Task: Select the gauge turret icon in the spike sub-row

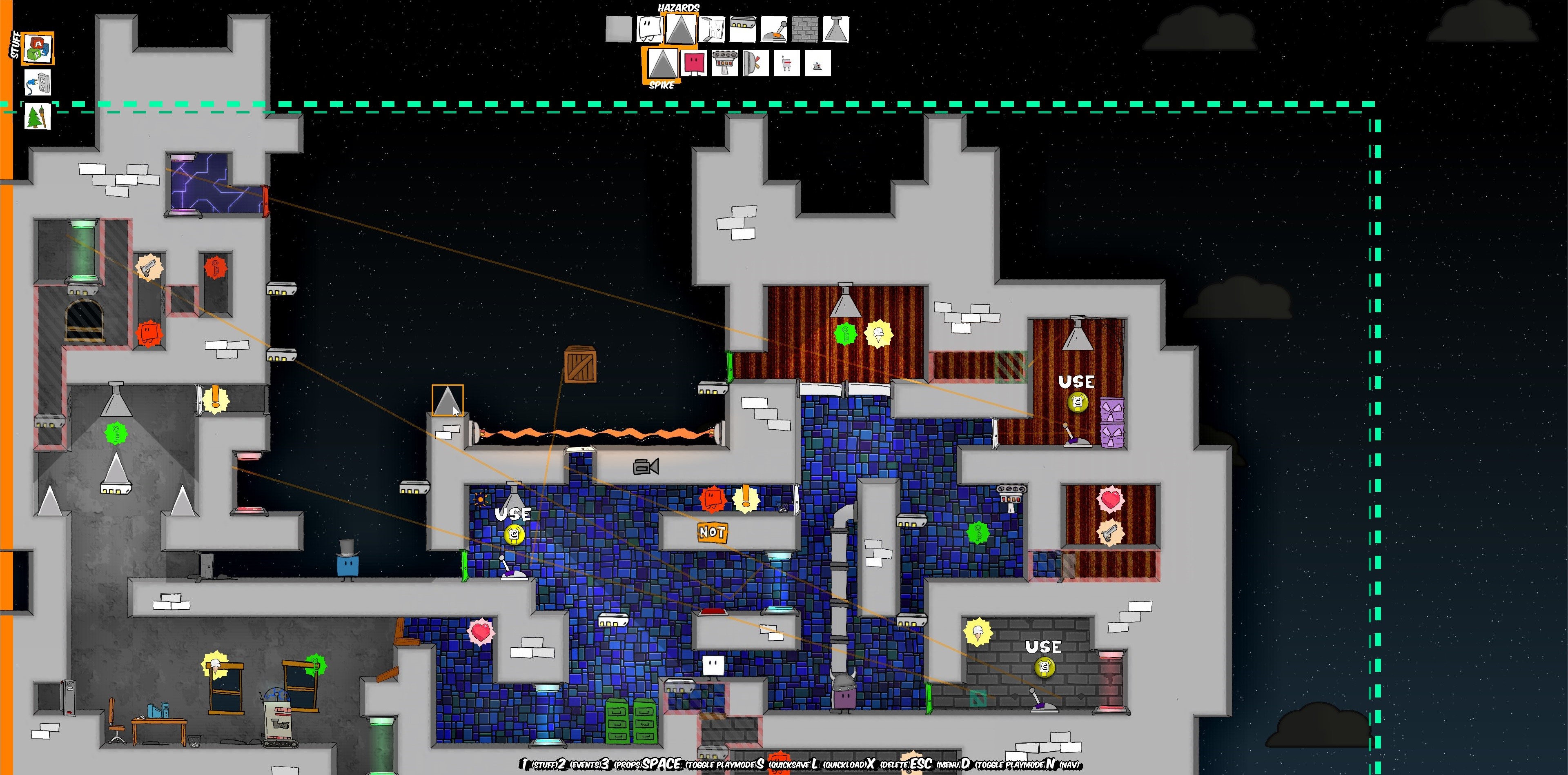Action: [x=725, y=64]
